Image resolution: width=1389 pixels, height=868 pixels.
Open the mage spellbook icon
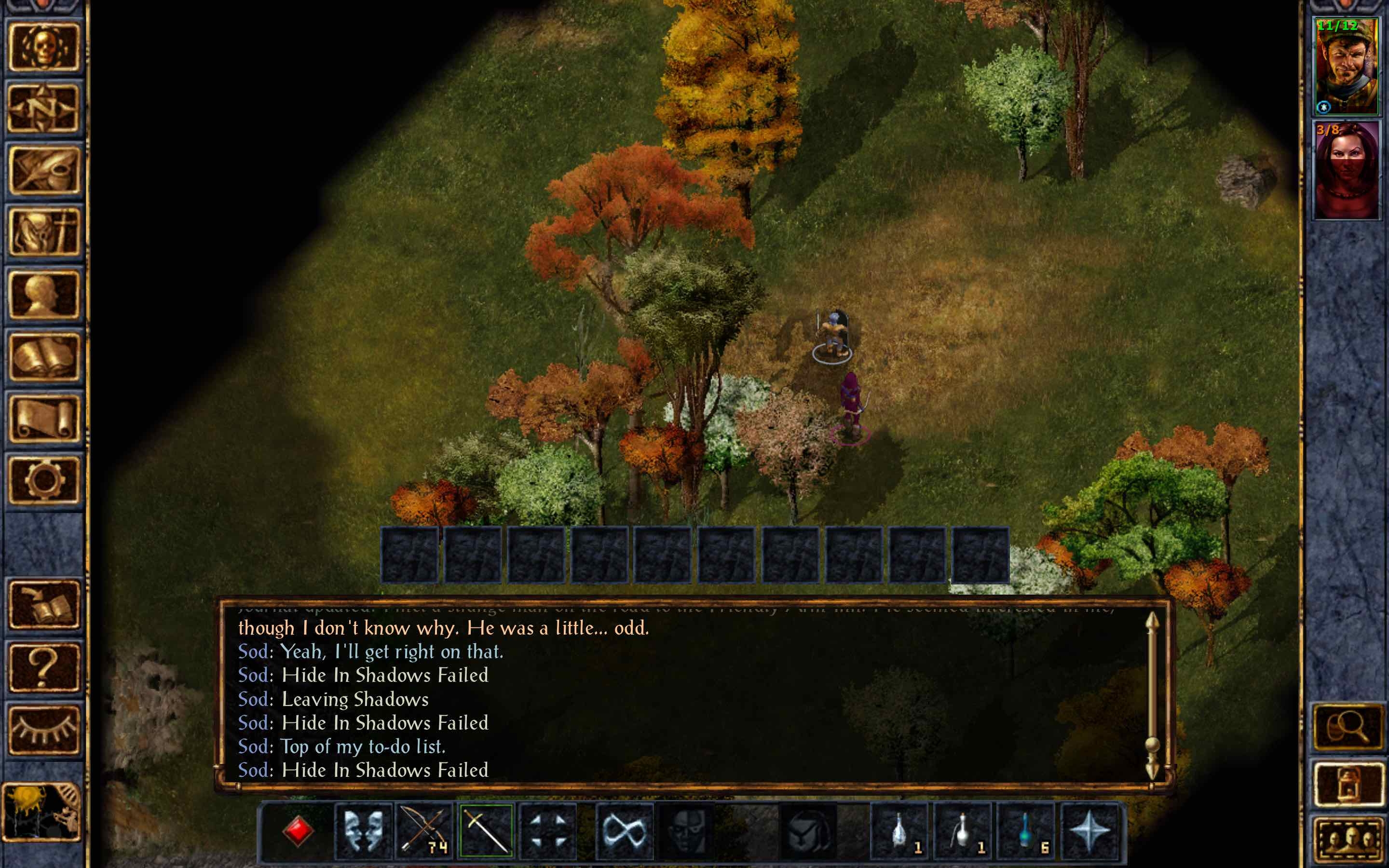click(43, 357)
